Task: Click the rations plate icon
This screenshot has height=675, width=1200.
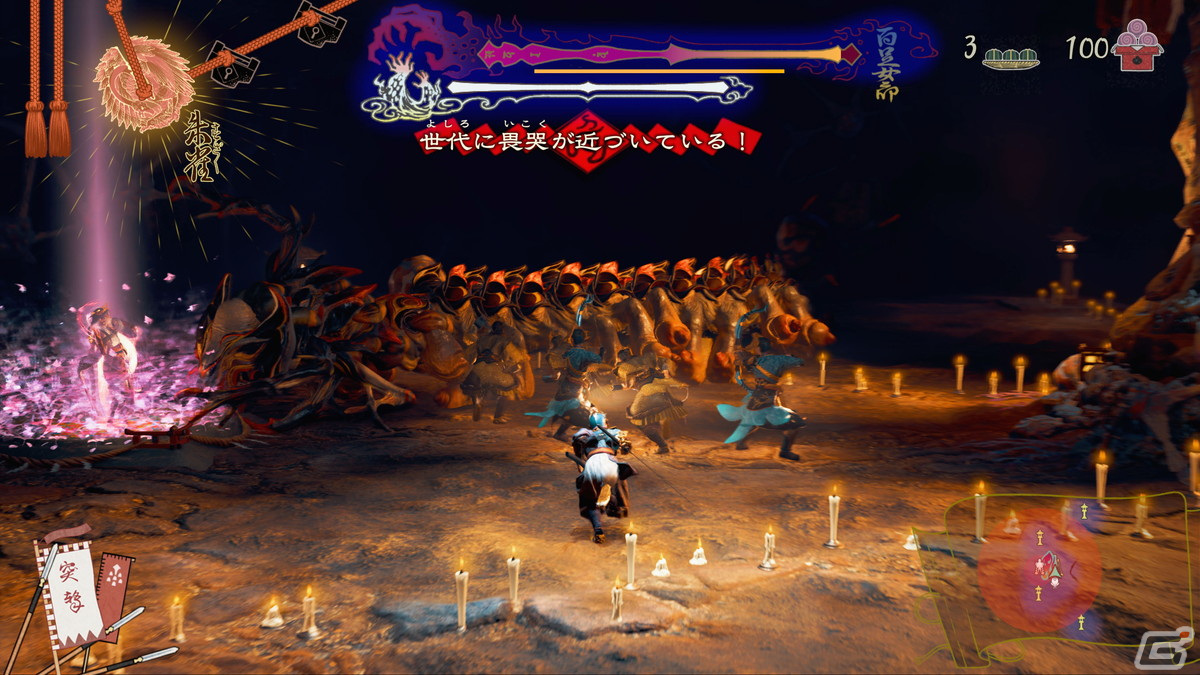Action: tap(1010, 55)
